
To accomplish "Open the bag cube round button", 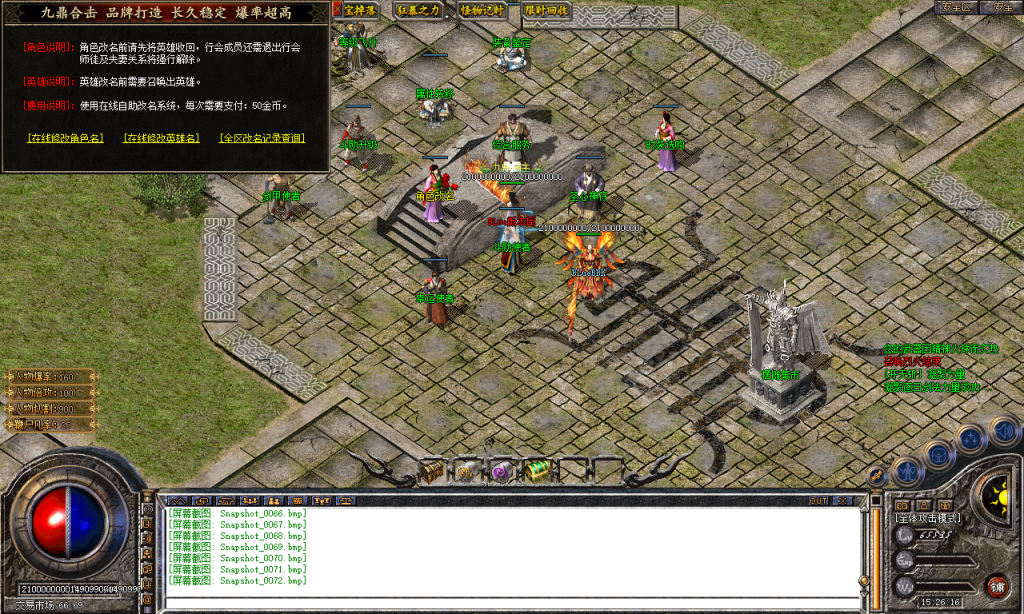I will click(x=938, y=453).
